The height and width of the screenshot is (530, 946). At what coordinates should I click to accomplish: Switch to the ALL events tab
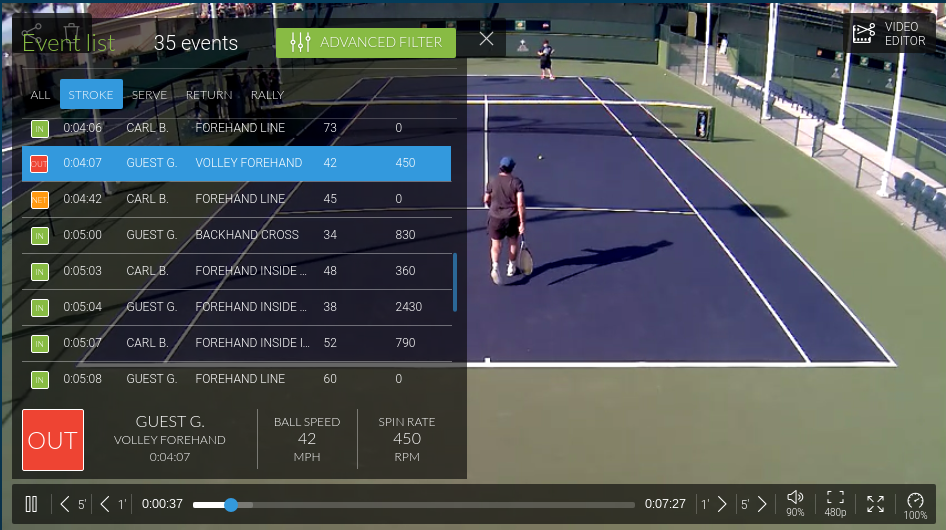coord(40,95)
